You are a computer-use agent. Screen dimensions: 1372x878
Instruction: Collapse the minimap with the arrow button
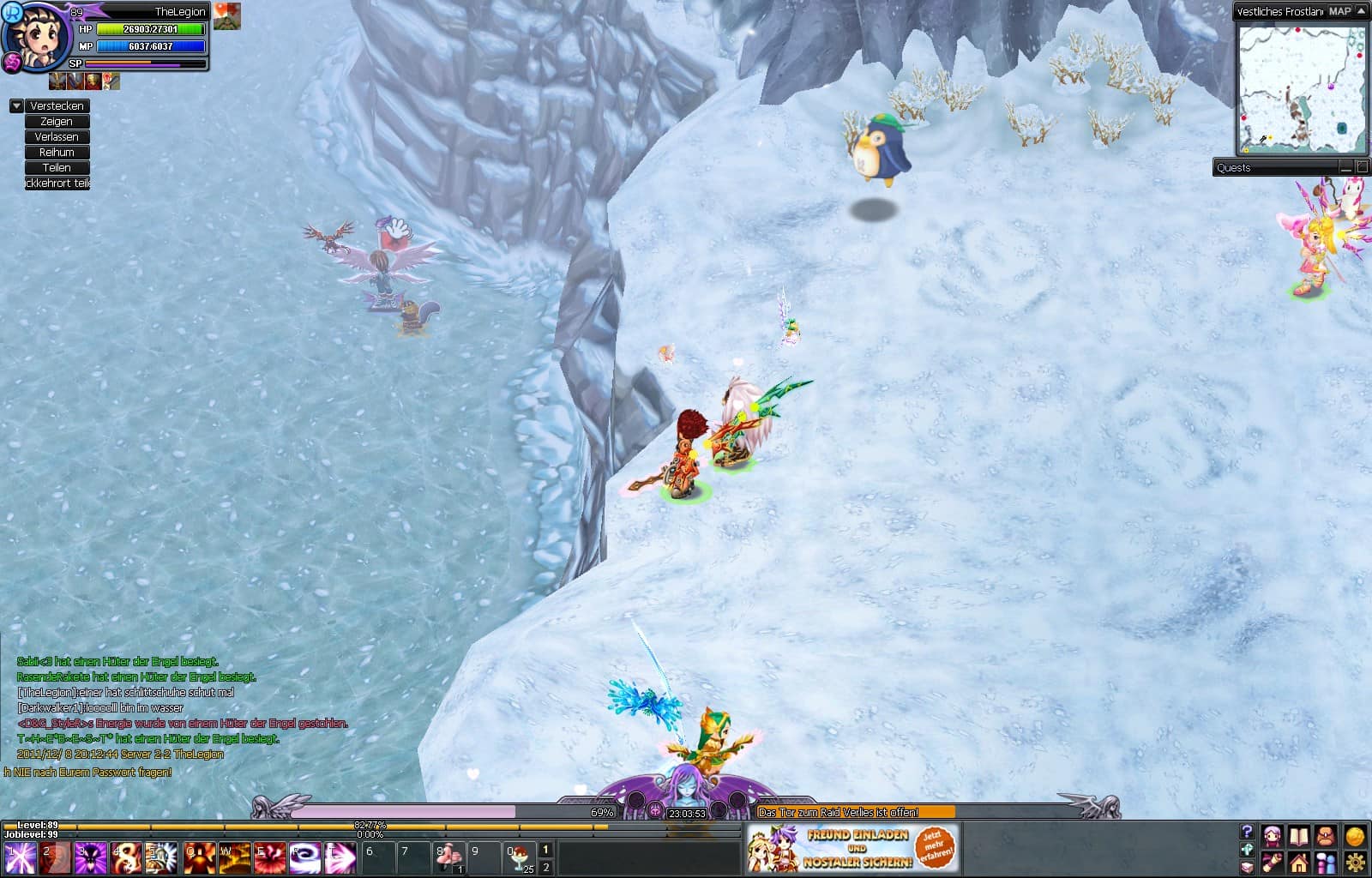(1361, 11)
